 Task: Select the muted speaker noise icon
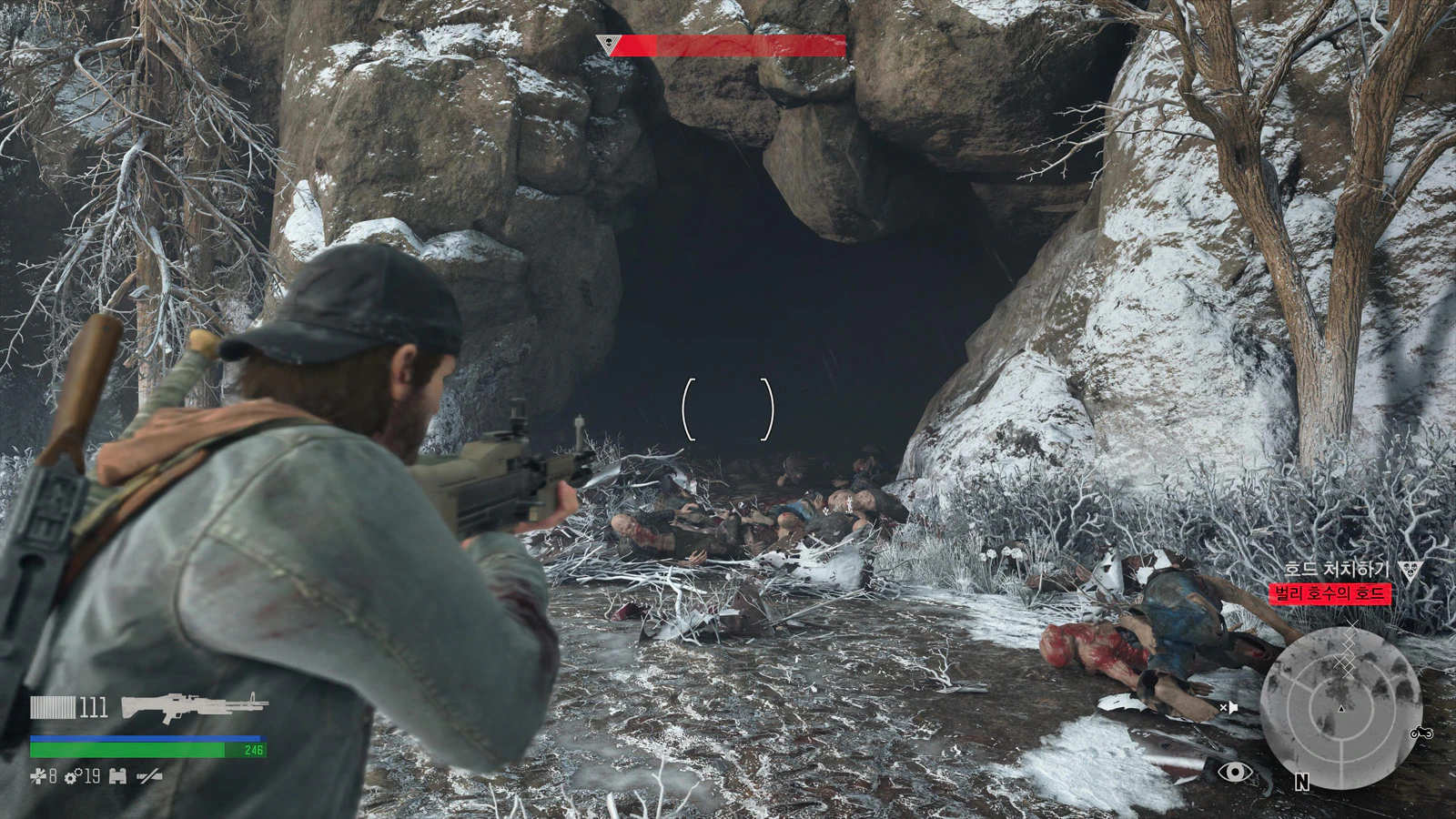point(1229,707)
